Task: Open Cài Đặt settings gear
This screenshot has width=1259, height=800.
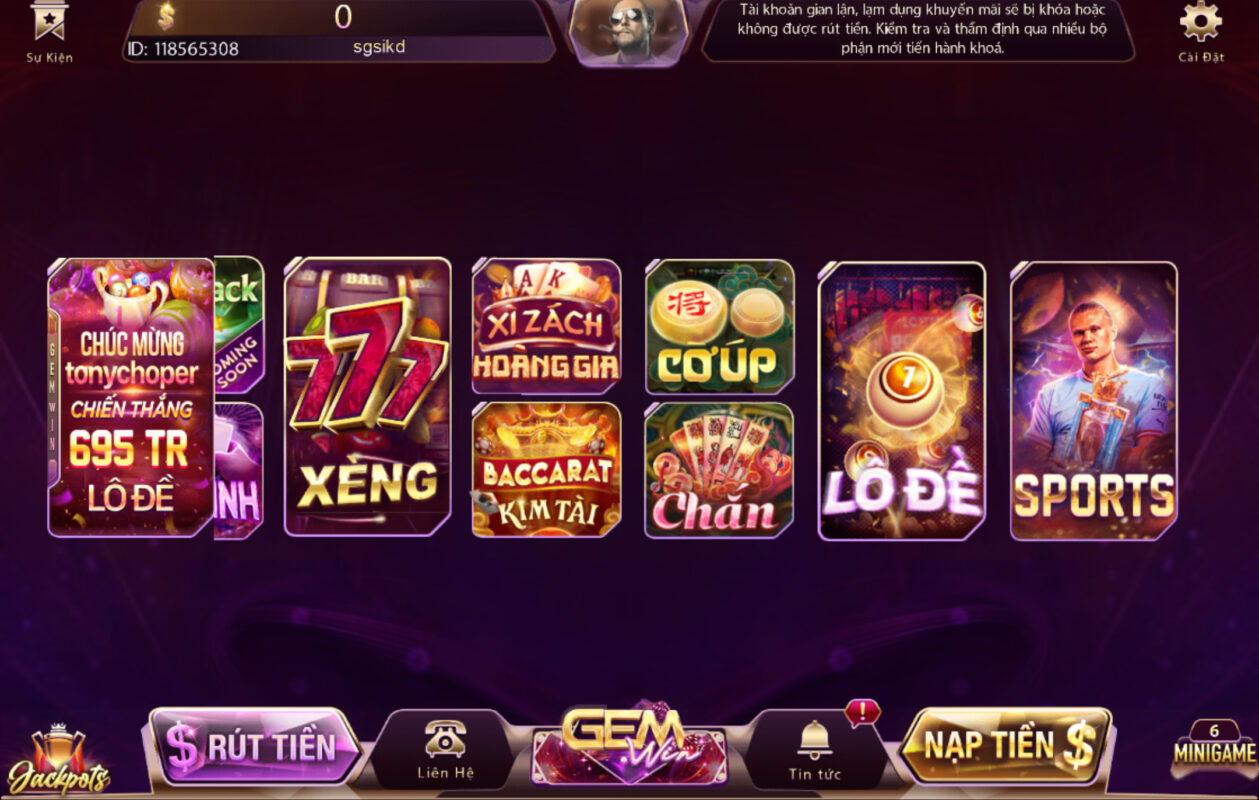Action: (1200, 30)
